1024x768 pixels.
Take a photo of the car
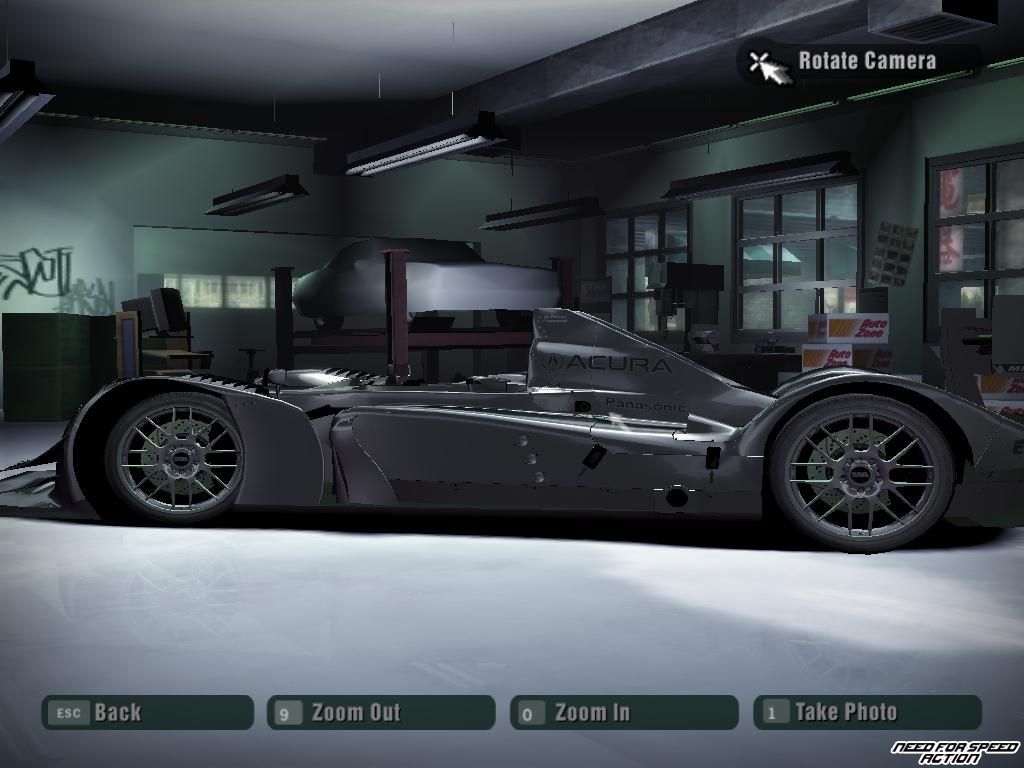867,713
